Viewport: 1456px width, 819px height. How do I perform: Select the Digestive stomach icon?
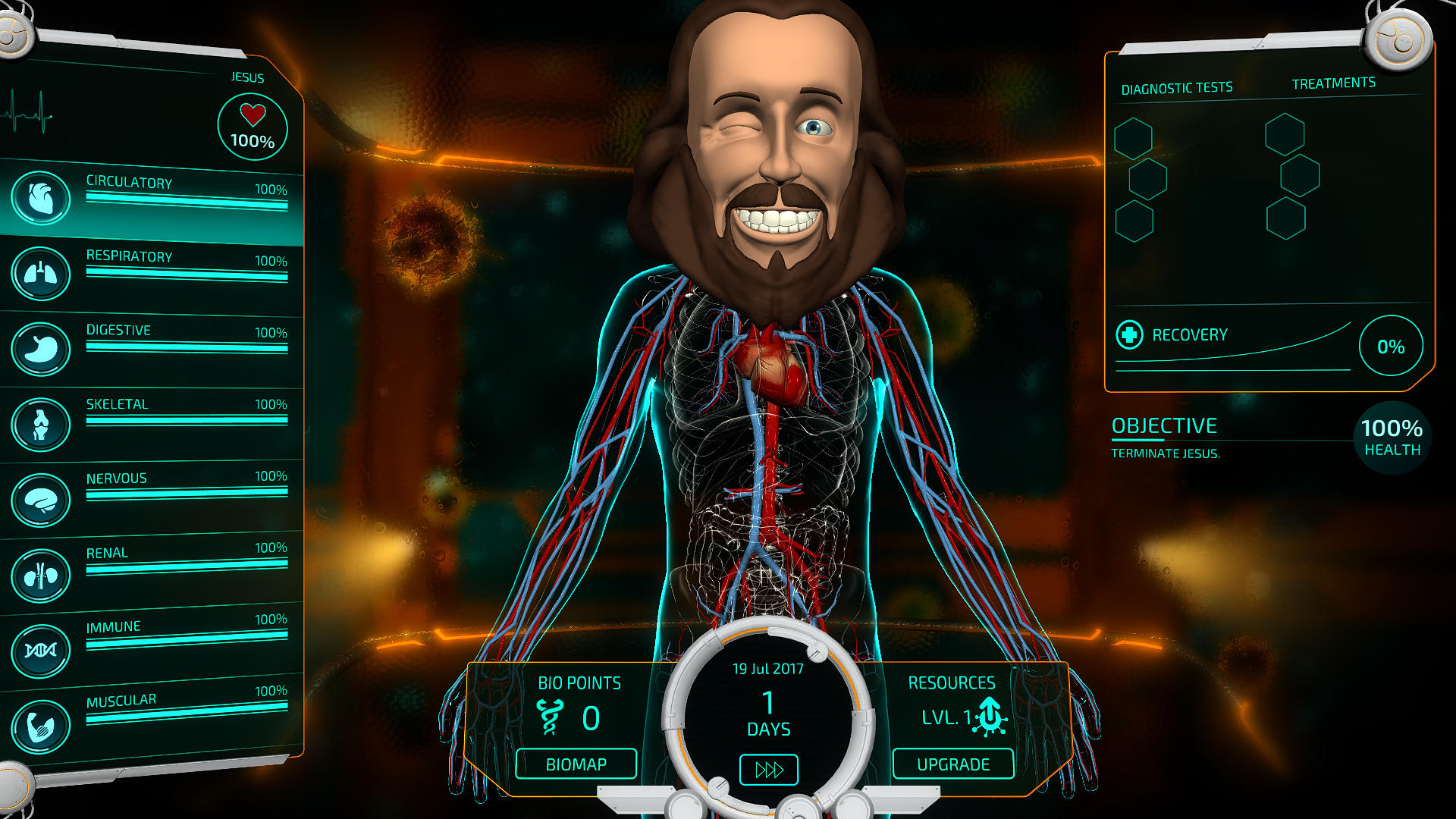41,348
